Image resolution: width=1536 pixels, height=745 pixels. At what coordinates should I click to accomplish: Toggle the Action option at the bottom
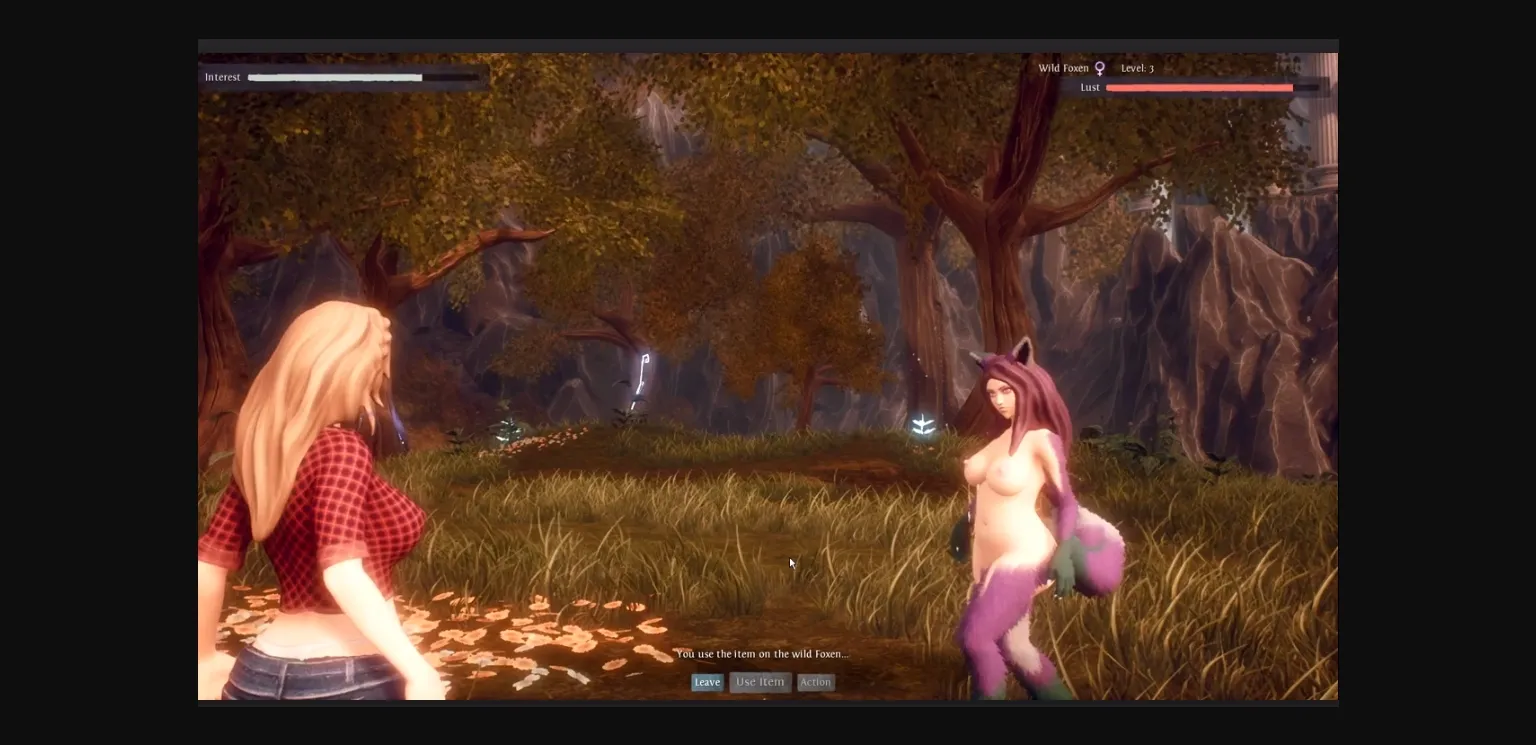(816, 682)
